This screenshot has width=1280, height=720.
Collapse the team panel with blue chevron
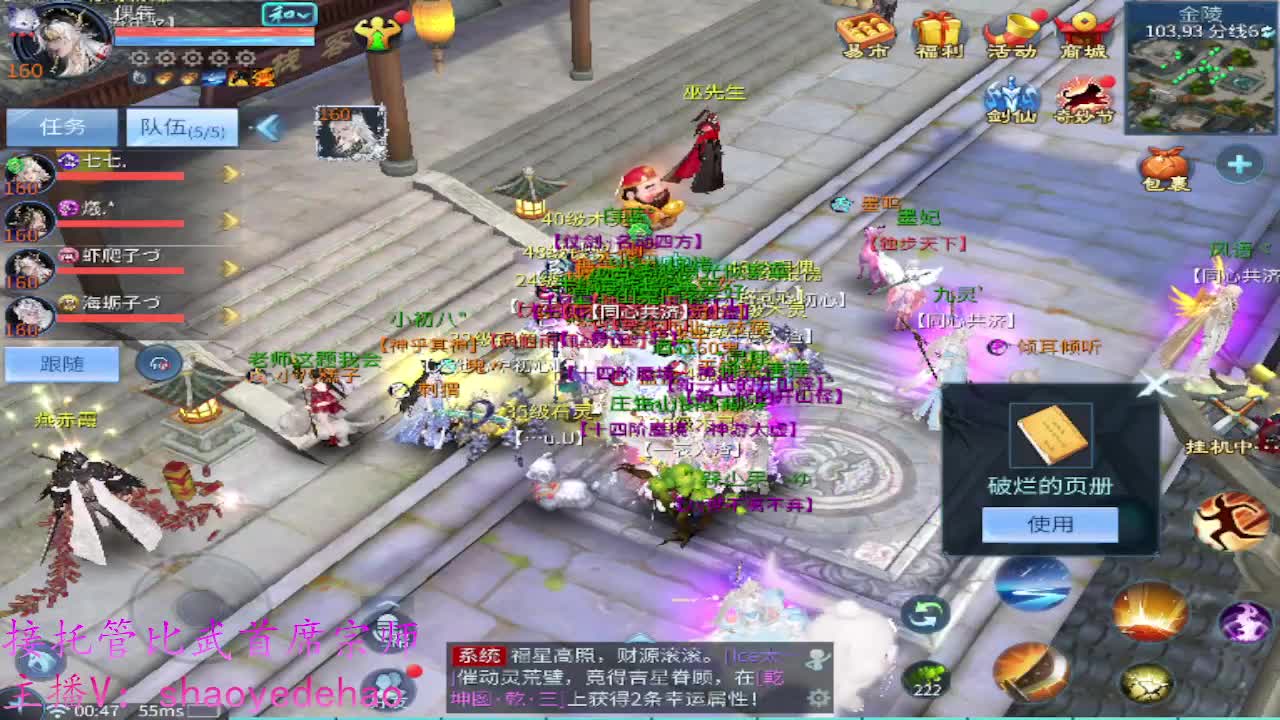(x=266, y=127)
